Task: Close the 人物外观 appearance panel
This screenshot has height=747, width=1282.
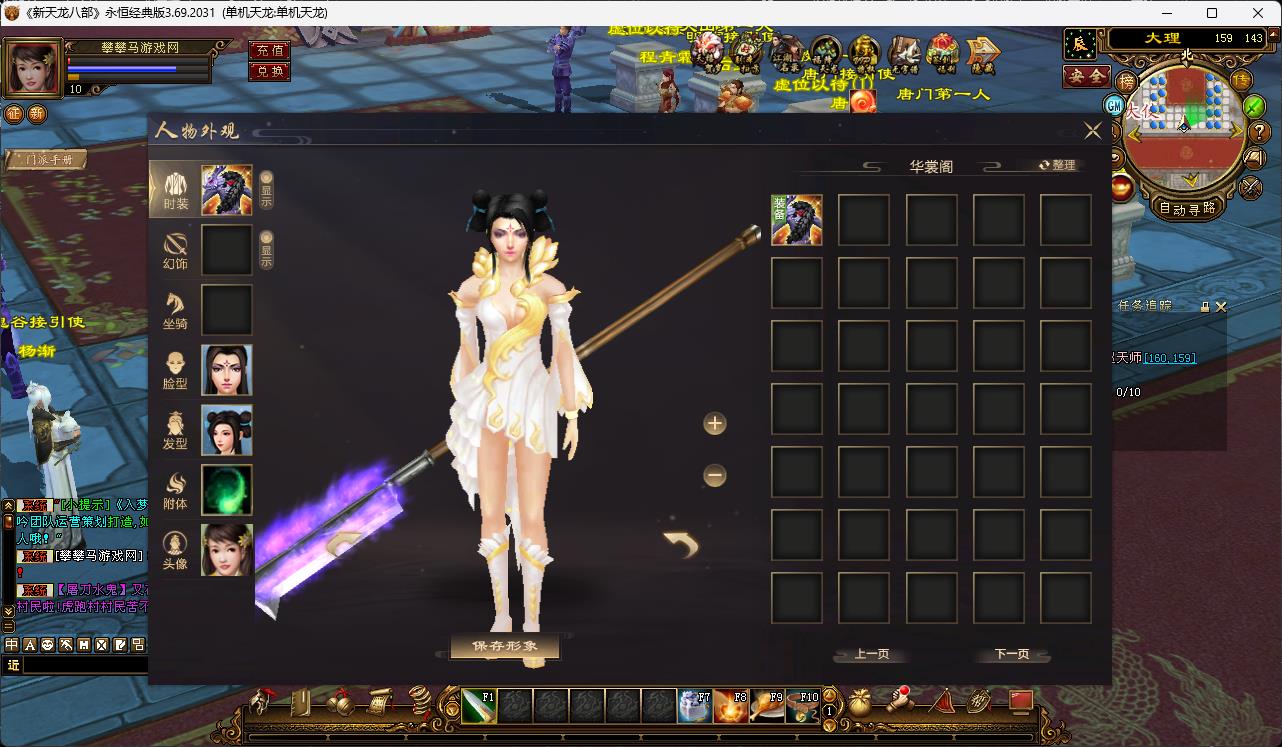Action: [x=1092, y=131]
